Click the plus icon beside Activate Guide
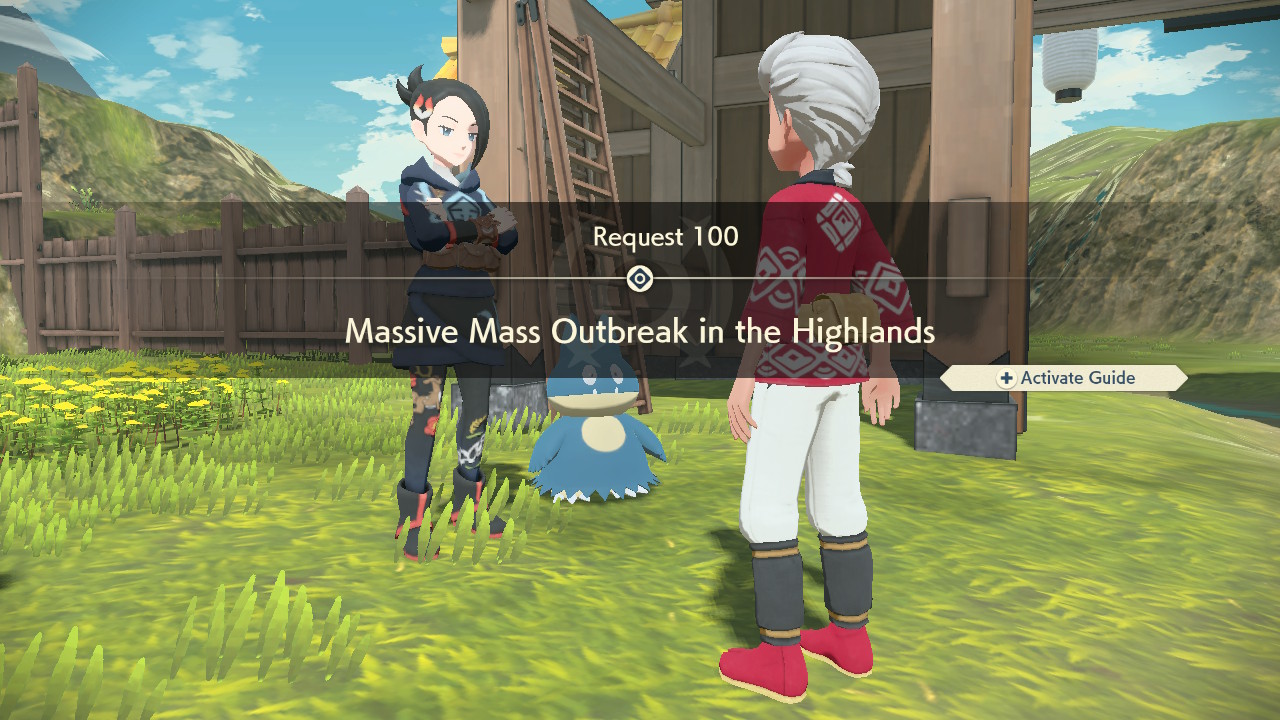Screen dimensions: 1280x720 1007,378
